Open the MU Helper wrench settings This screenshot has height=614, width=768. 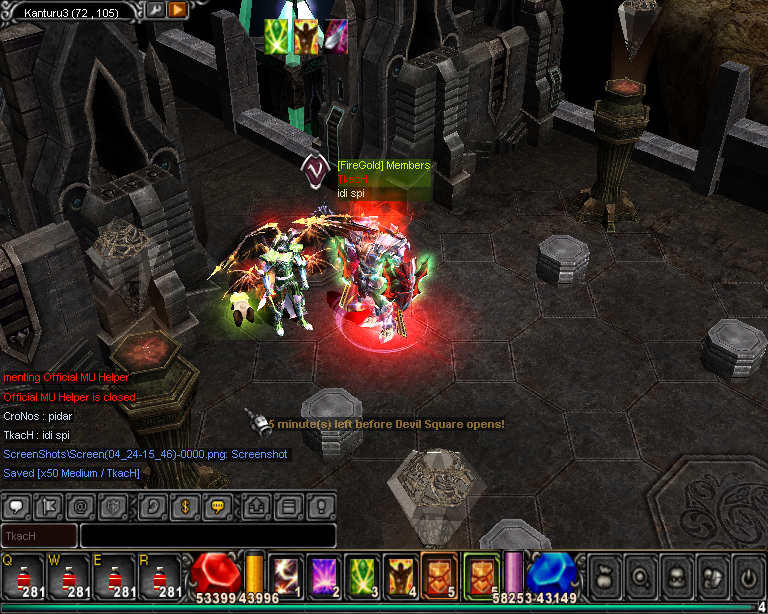point(156,10)
